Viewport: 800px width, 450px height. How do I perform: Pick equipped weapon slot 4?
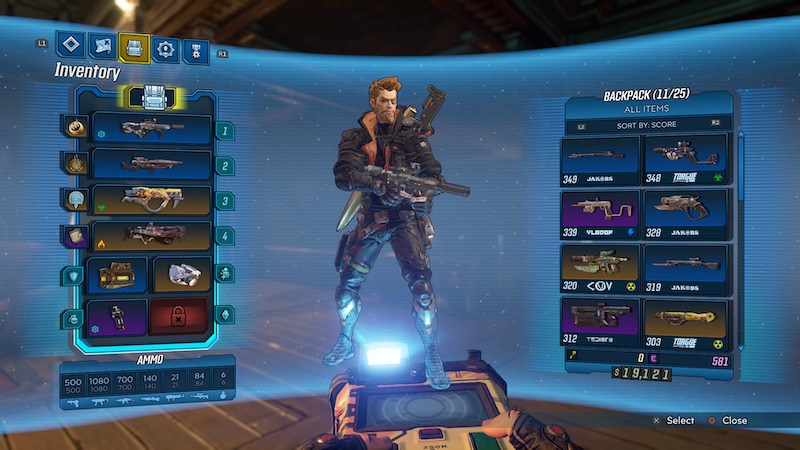pyautogui.click(x=151, y=236)
